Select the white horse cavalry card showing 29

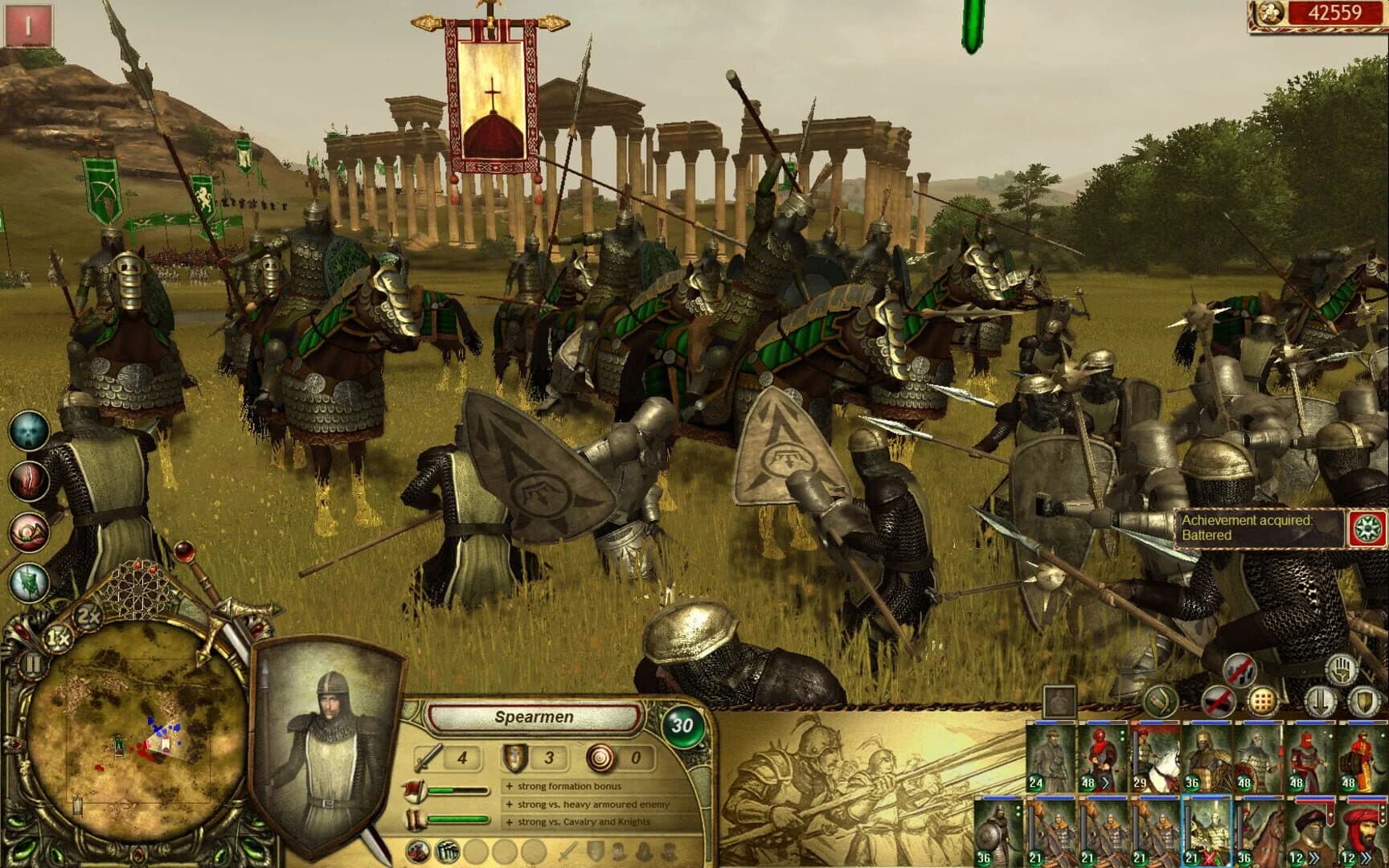[1157, 760]
